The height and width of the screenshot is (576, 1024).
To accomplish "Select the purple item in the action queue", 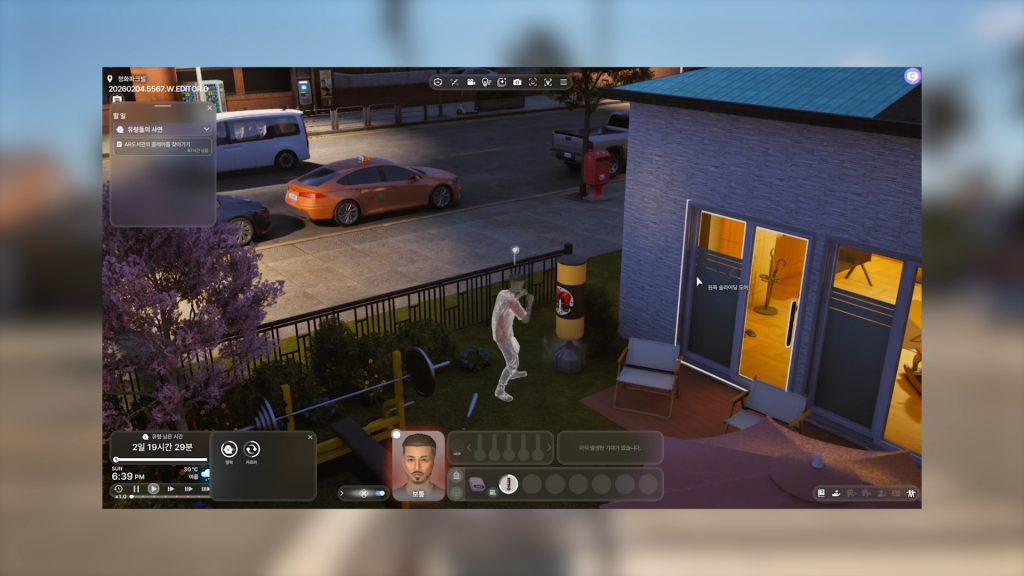I will tap(476, 484).
